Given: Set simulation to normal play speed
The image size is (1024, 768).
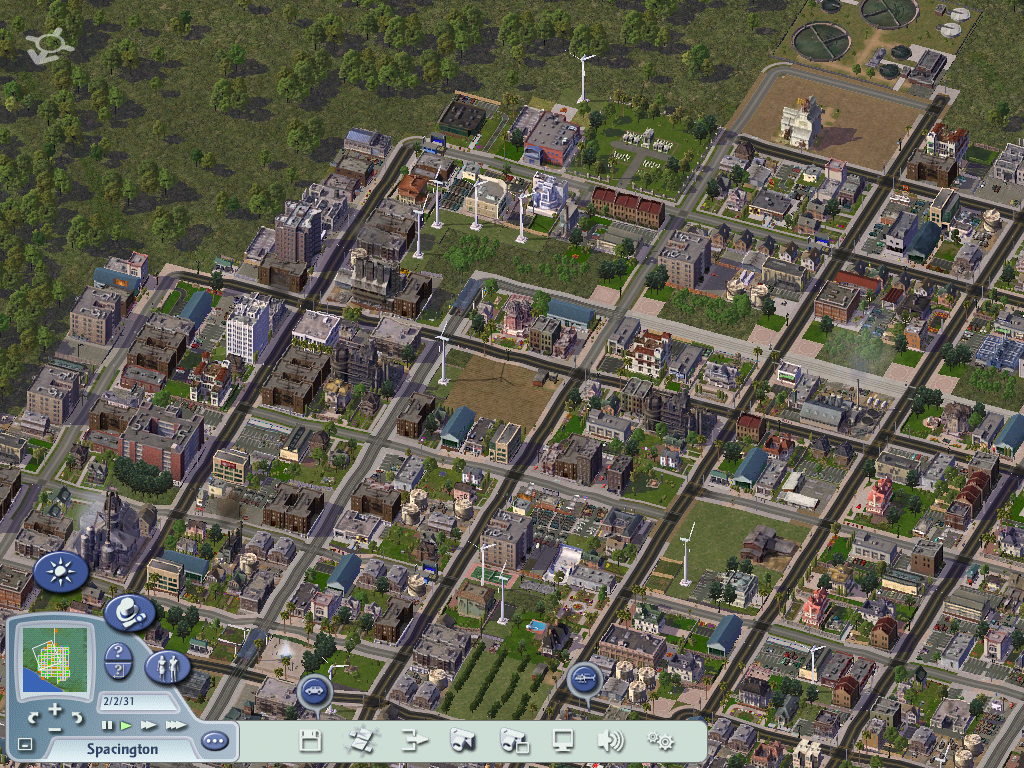Looking at the screenshot, I should click(127, 725).
